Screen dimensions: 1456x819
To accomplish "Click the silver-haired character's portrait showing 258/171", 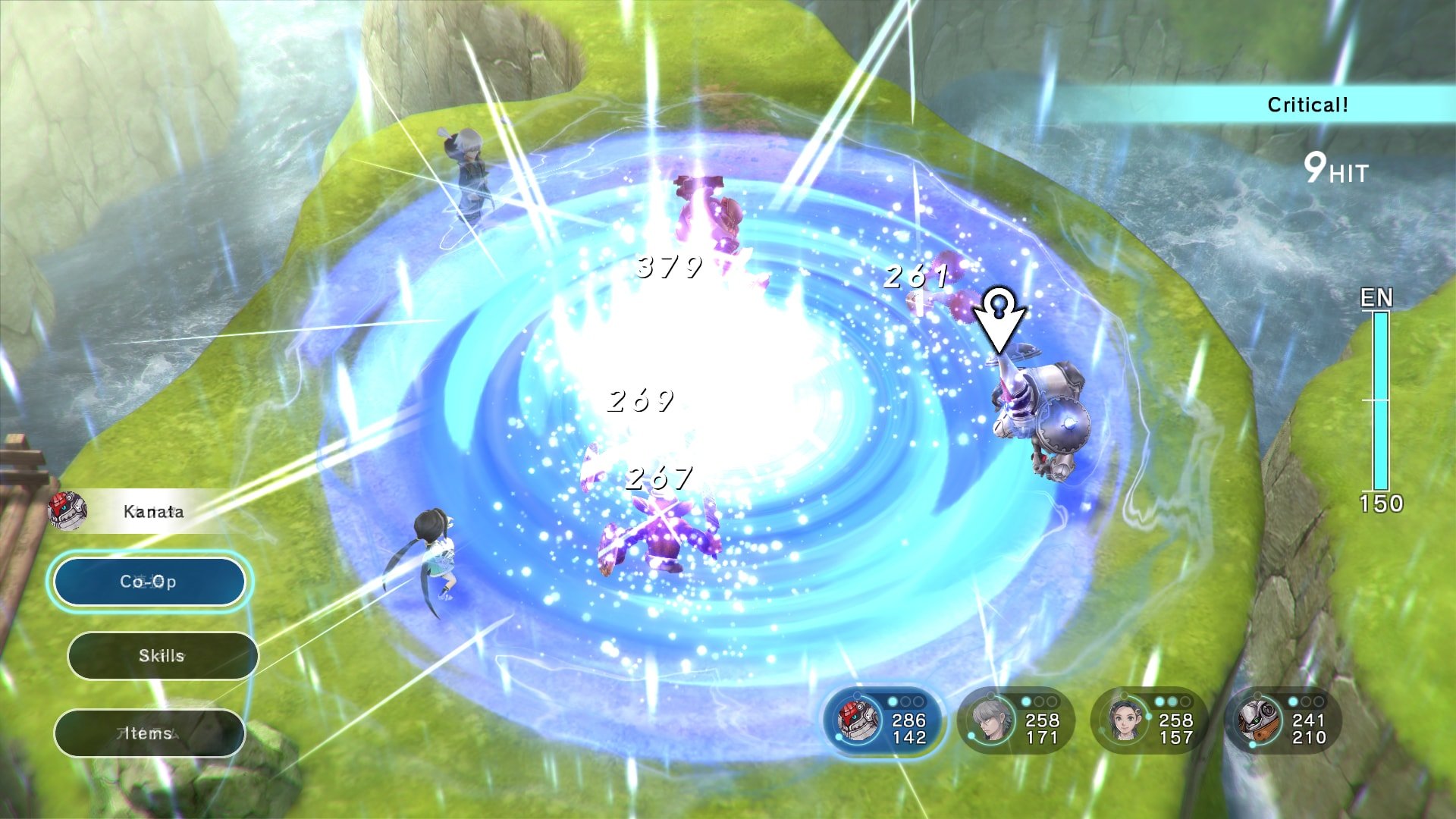I will (991, 719).
